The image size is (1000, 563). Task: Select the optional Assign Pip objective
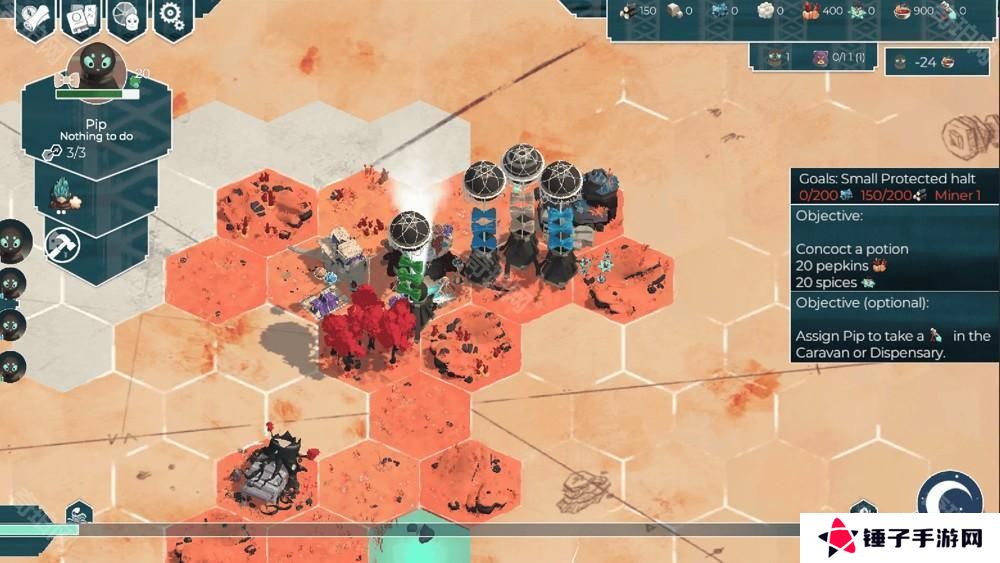pos(894,336)
